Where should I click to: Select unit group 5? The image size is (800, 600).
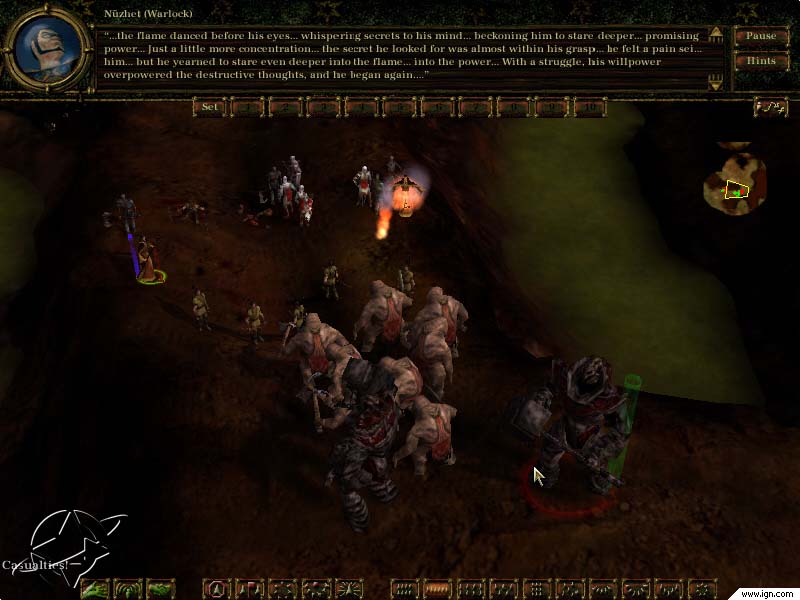(399, 107)
